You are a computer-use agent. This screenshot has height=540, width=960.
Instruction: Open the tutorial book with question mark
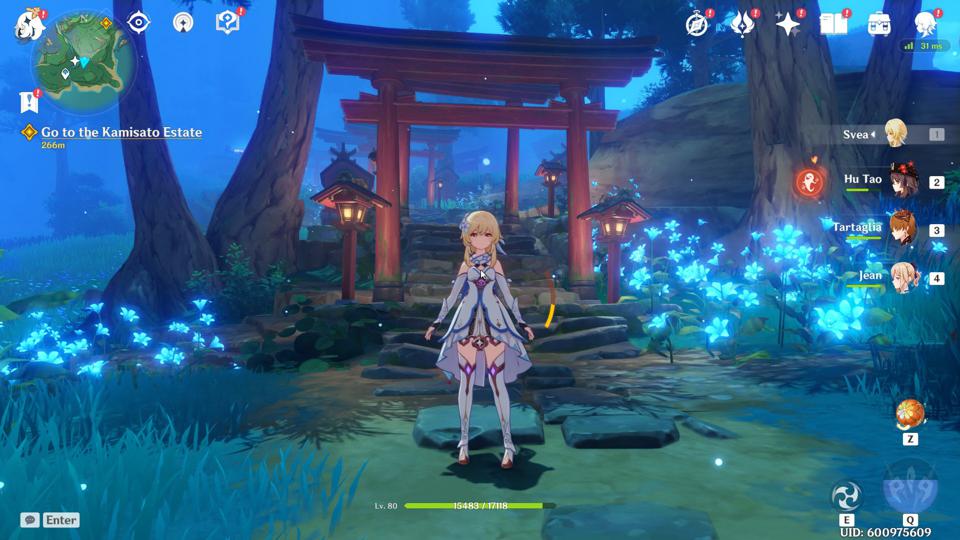(x=227, y=22)
